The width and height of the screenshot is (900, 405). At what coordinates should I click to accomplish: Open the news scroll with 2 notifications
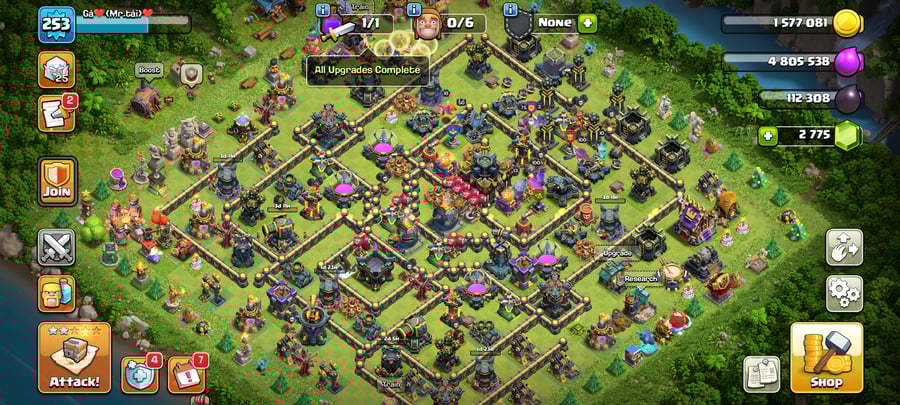[57, 113]
